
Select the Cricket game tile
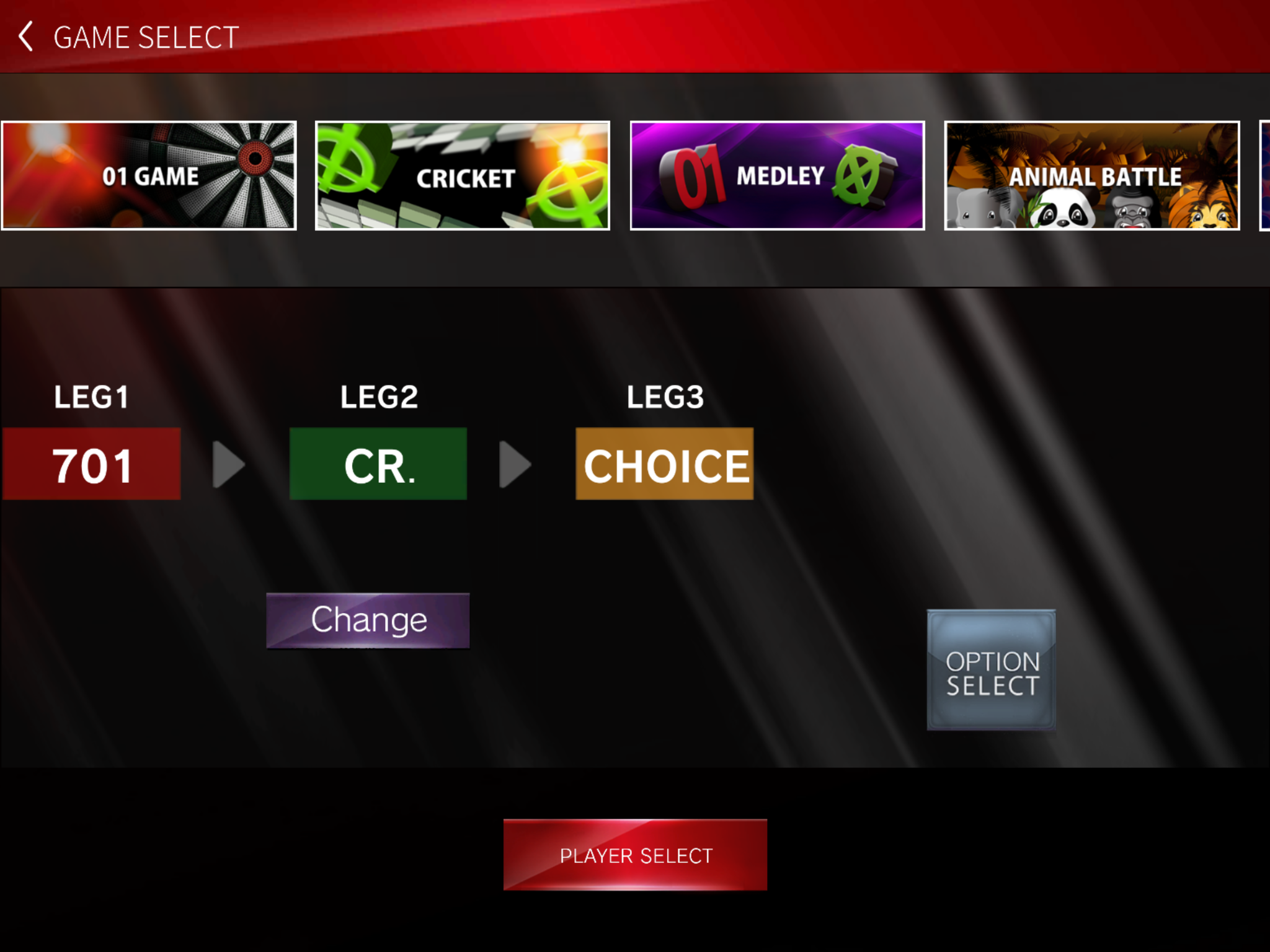pyautogui.click(x=463, y=175)
